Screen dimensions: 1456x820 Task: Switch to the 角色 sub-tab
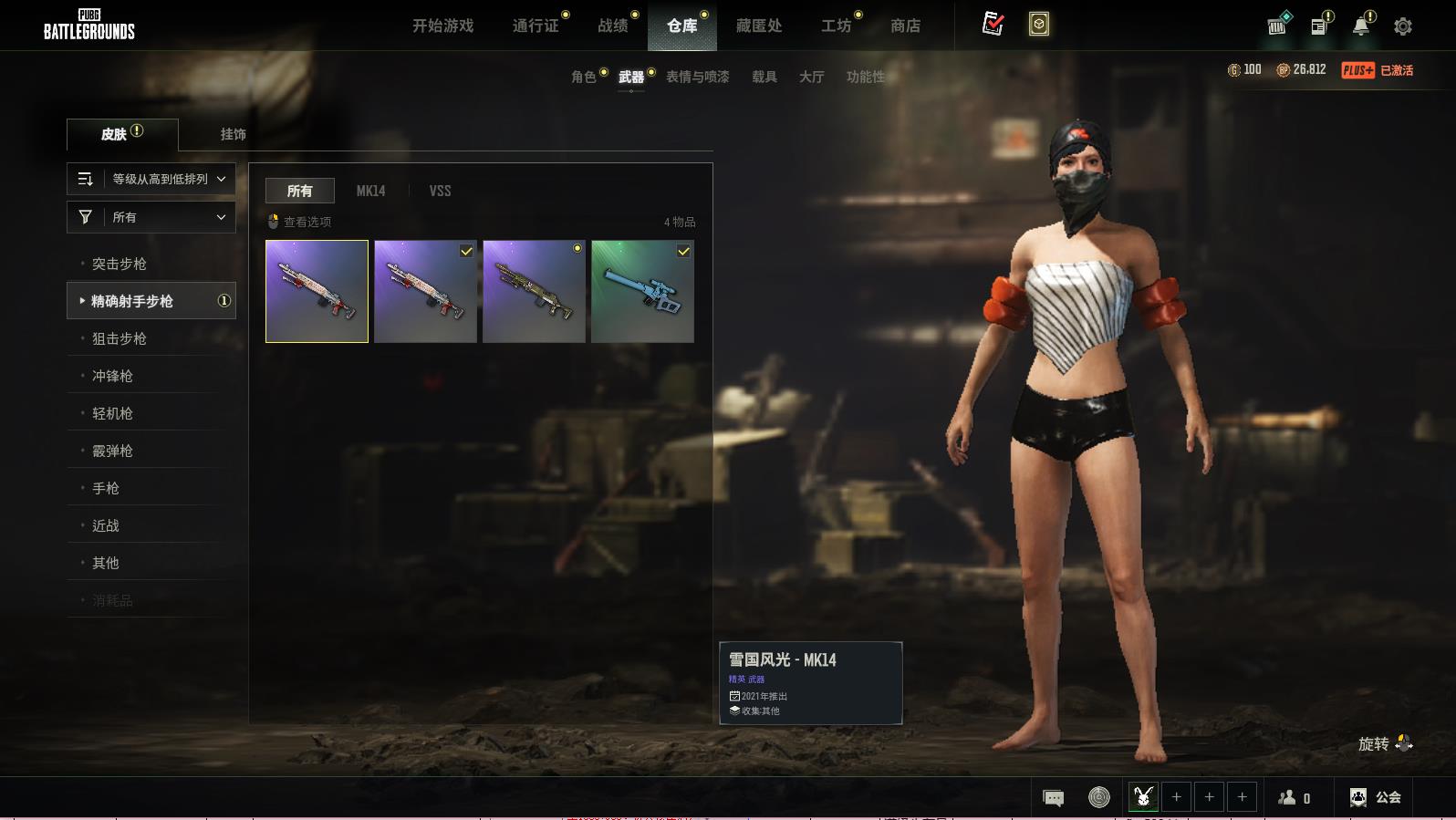click(x=584, y=77)
